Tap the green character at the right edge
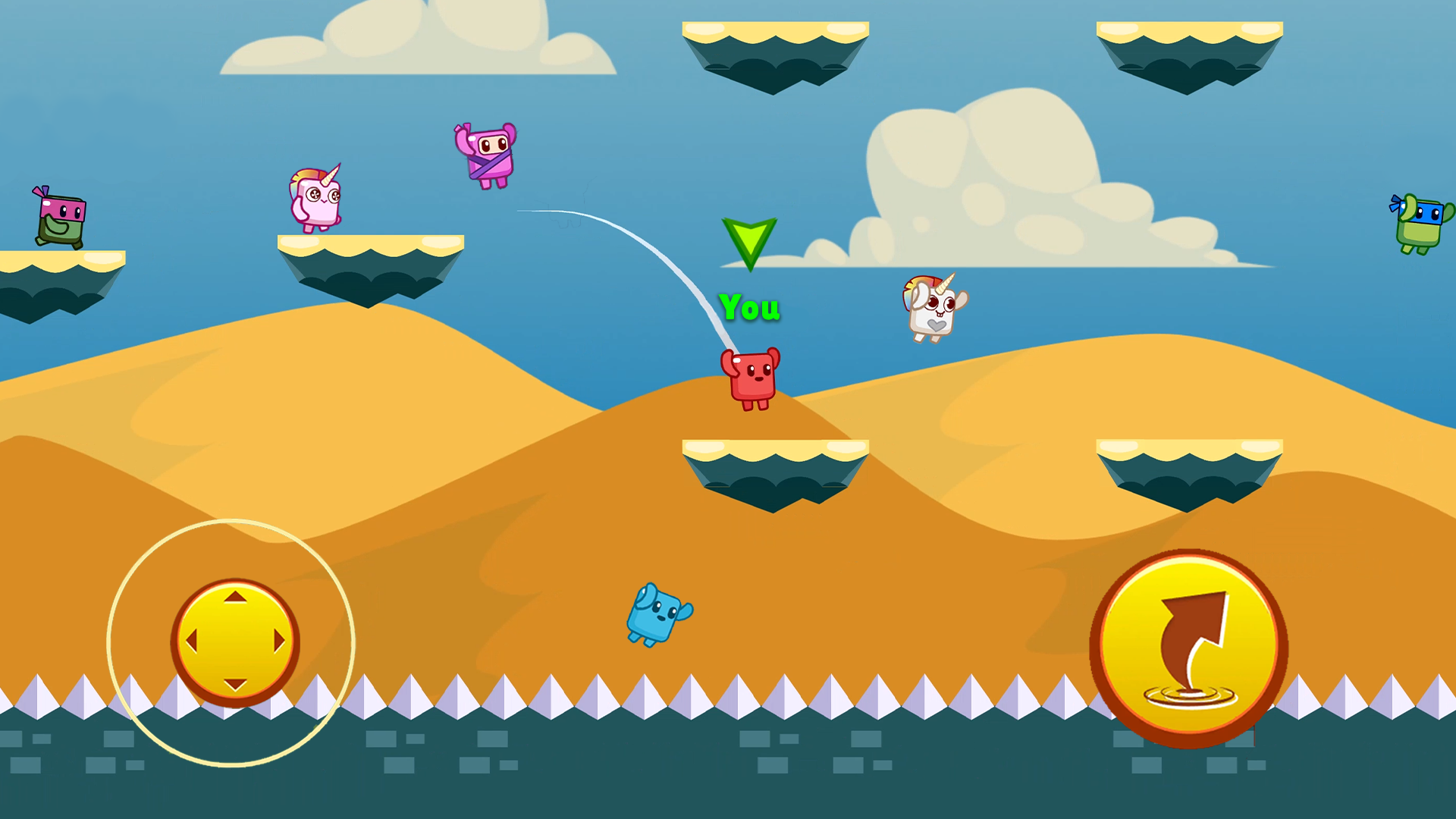 click(1422, 220)
